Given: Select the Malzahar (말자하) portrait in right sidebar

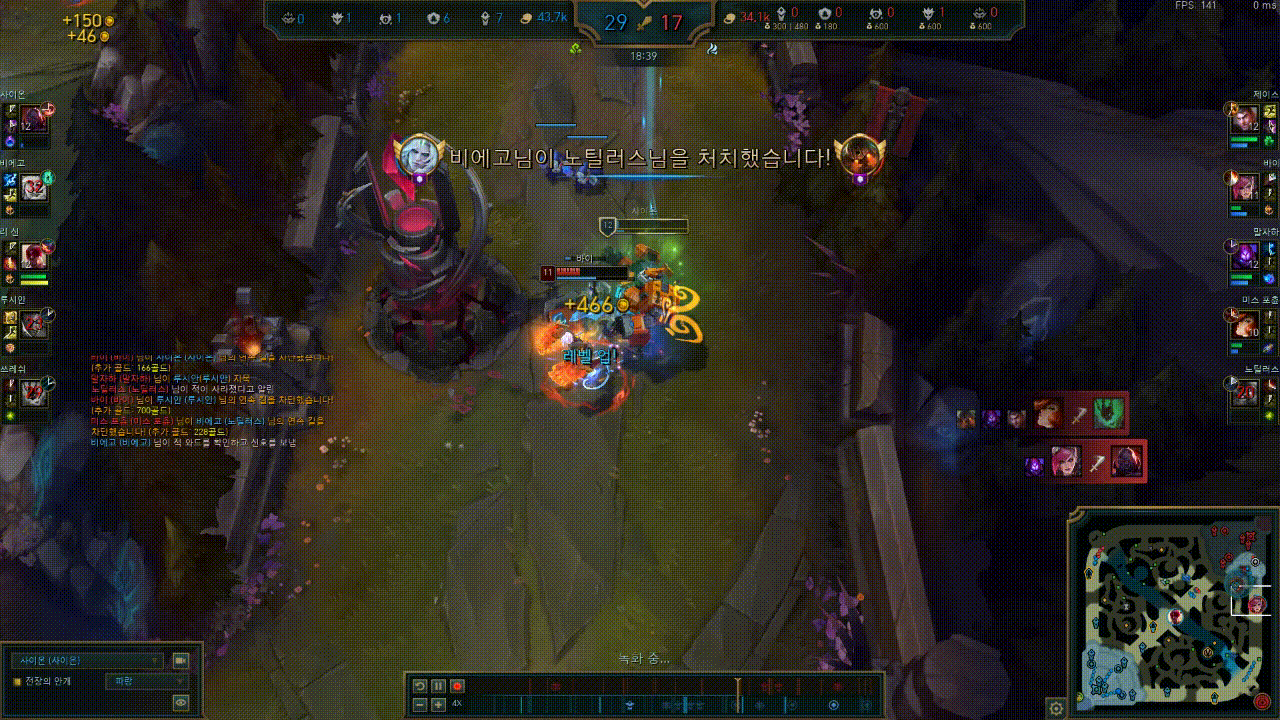Looking at the screenshot, I should [x=1245, y=255].
